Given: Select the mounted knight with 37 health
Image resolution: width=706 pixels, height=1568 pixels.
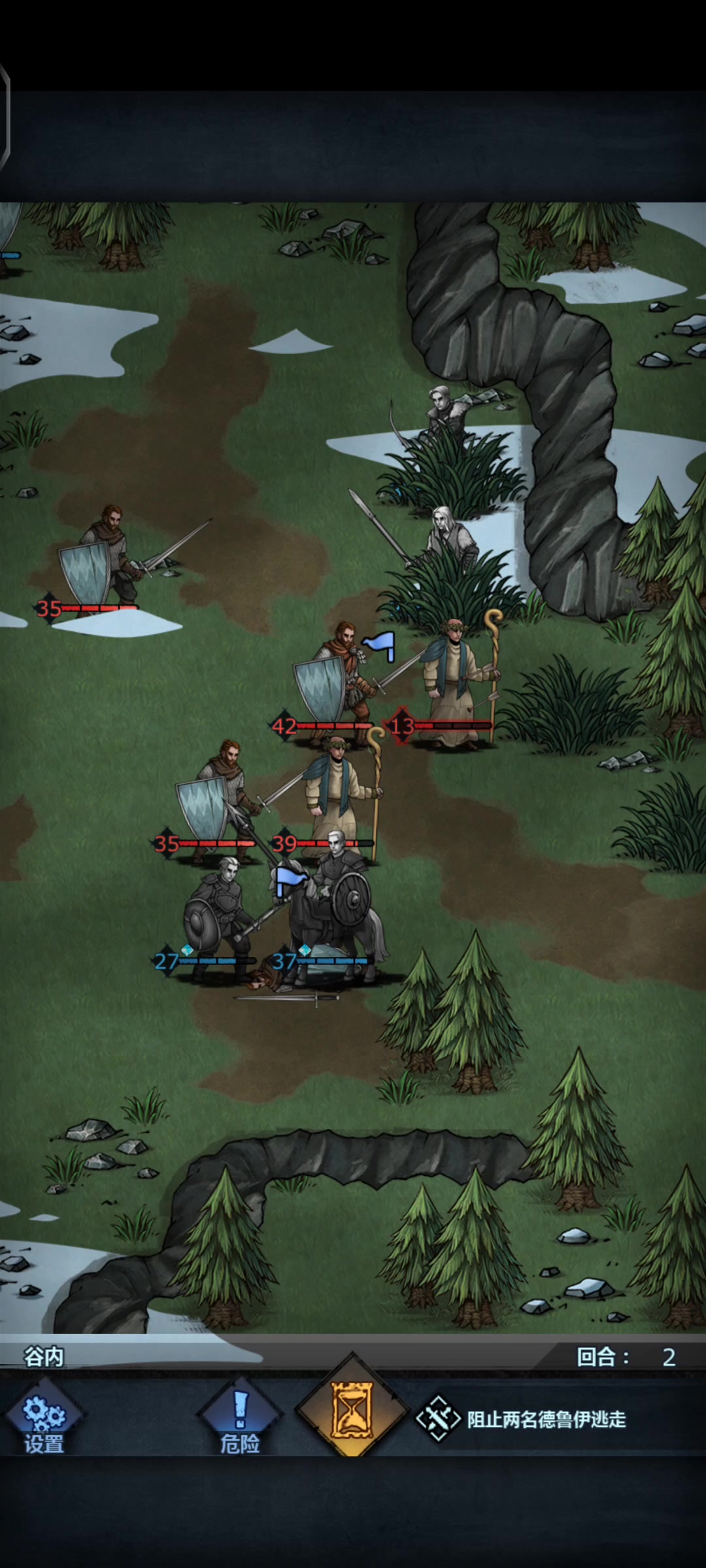Looking at the screenshot, I should (333, 915).
